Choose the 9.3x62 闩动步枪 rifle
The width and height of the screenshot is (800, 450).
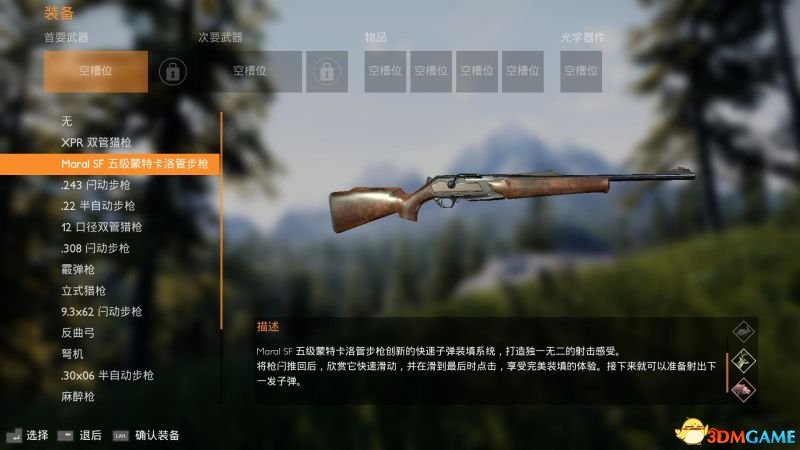tap(102, 312)
